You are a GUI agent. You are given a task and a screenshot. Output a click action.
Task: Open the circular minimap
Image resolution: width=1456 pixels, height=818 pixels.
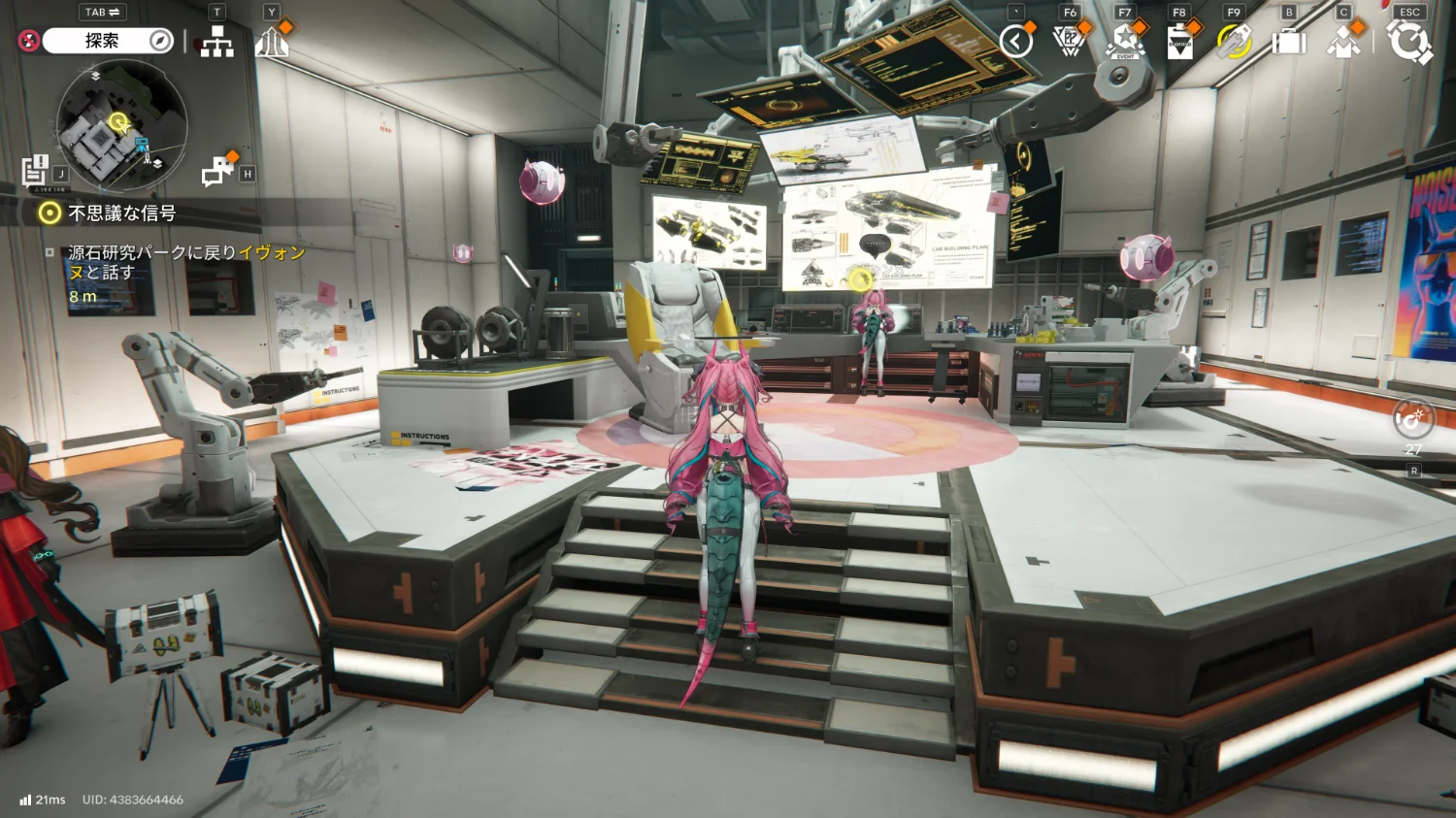tap(121, 124)
